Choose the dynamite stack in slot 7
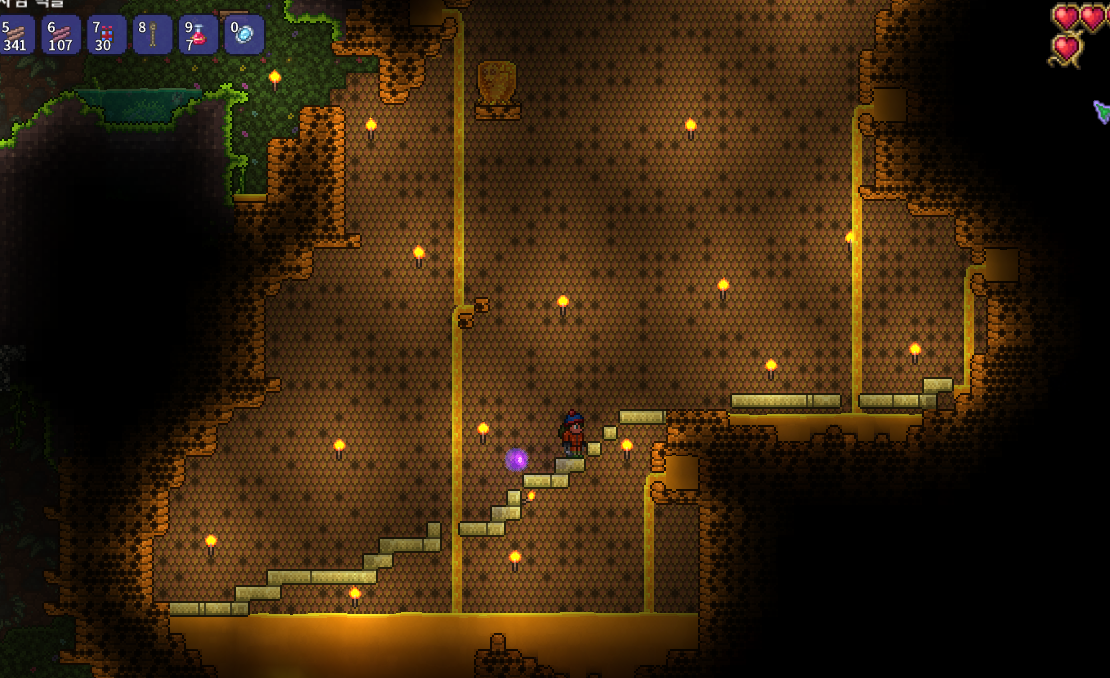The height and width of the screenshot is (678, 1110). click(x=106, y=35)
